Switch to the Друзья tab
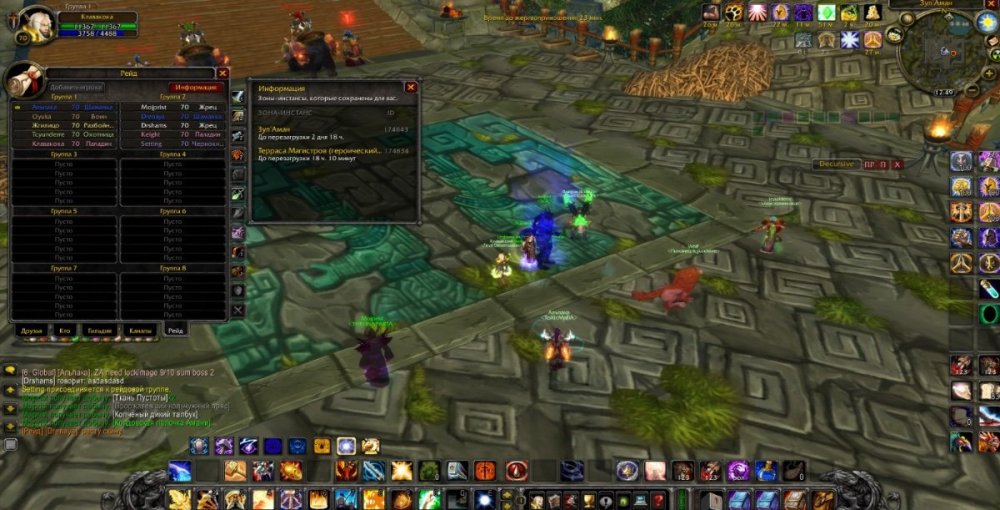 point(33,330)
